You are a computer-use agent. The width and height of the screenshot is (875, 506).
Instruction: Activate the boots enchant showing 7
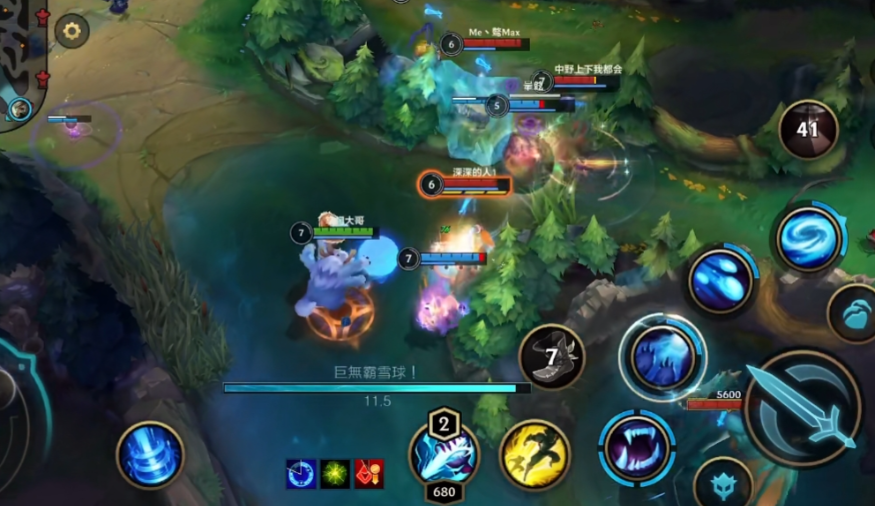click(552, 358)
